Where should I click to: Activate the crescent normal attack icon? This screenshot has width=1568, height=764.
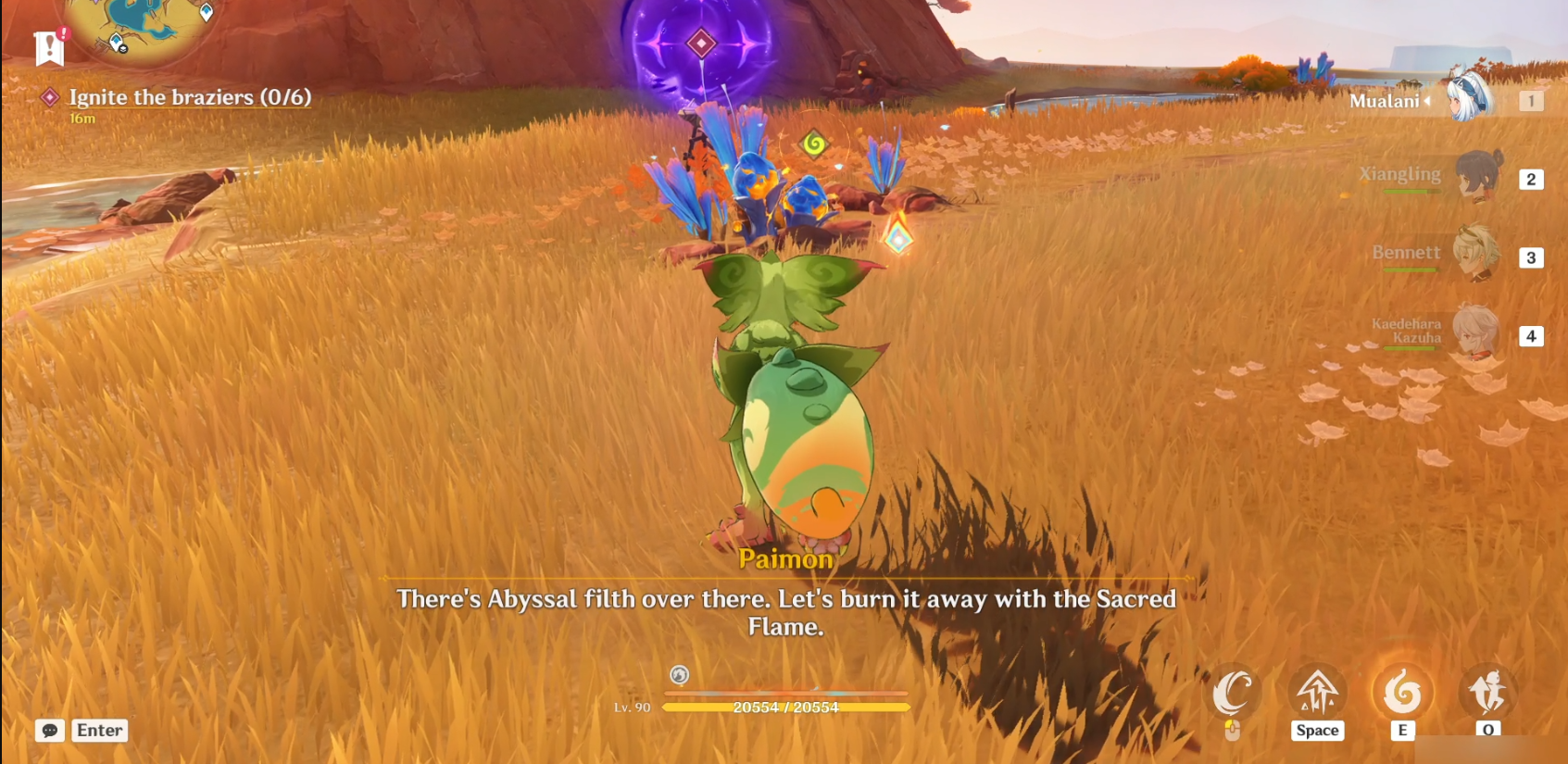pos(1233,693)
